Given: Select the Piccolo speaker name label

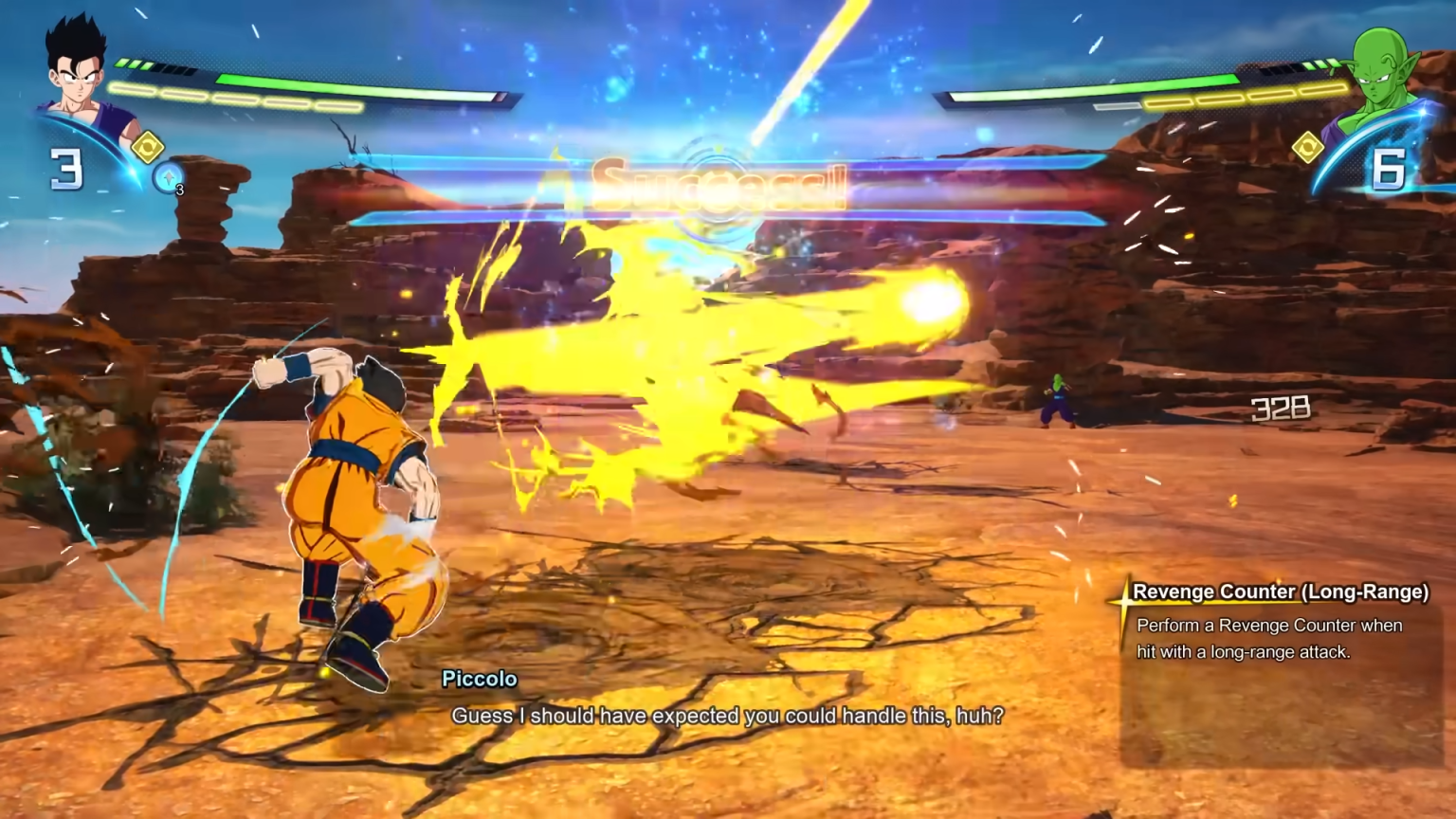Looking at the screenshot, I should 480,679.
